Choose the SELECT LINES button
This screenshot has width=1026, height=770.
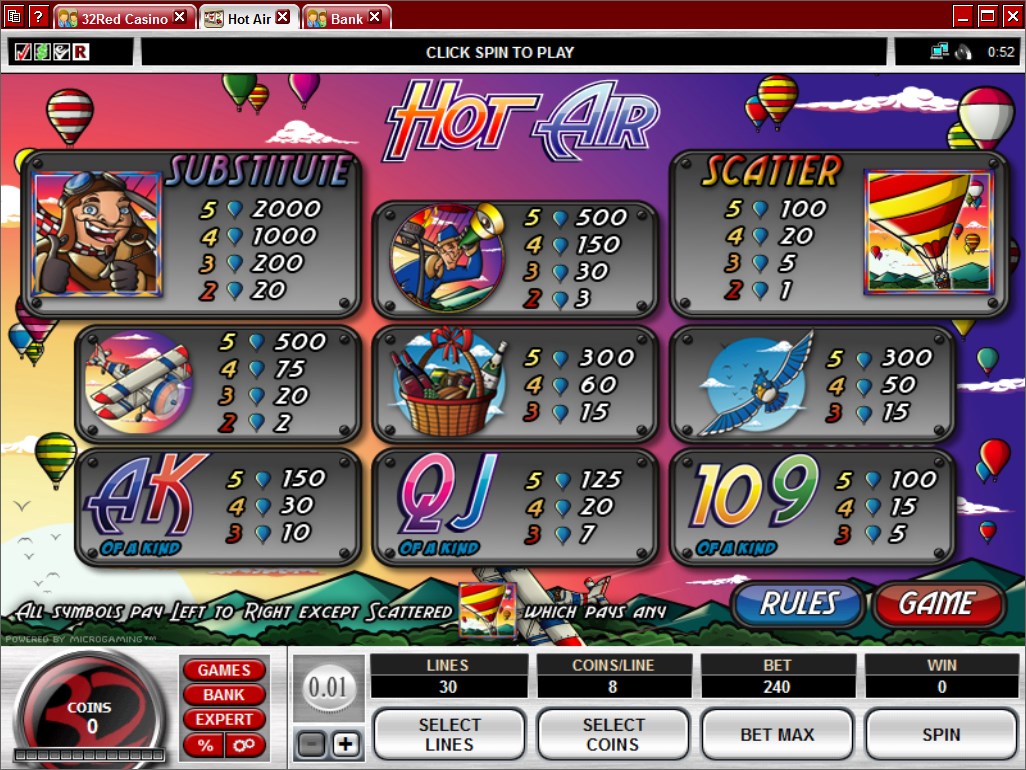point(449,734)
